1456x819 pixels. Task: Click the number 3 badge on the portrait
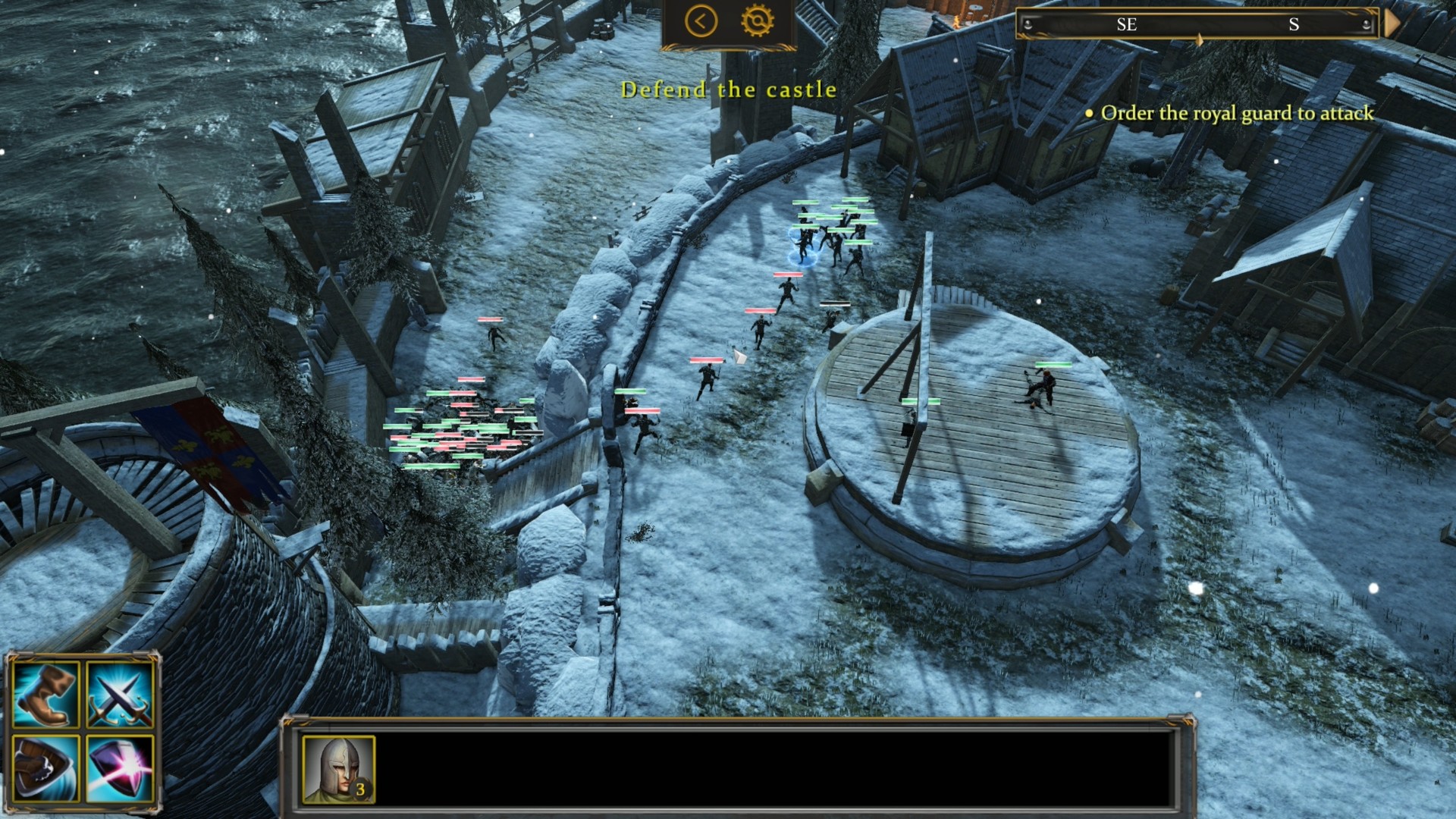pos(362,790)
